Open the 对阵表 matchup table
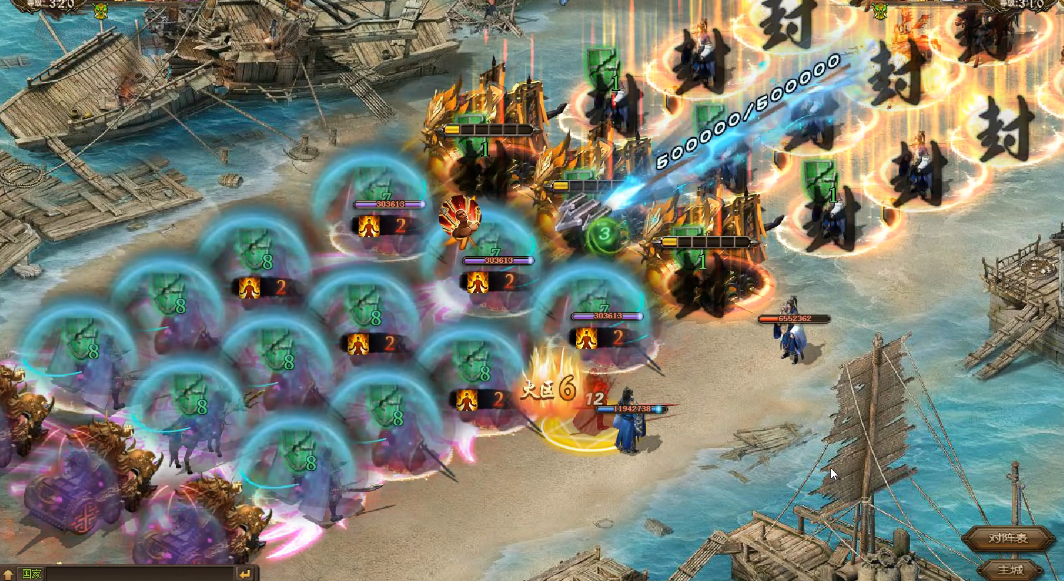The height and width of the screenshot is (581, 1064). (1009, 538)
